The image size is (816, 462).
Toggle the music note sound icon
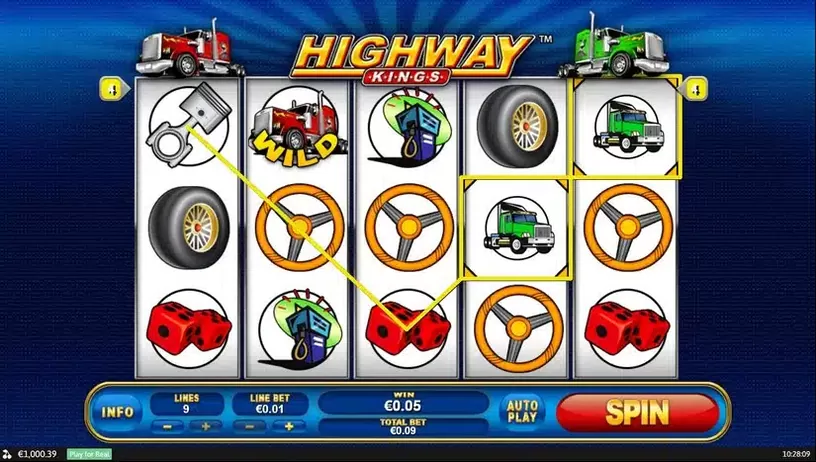[x=8, y=454]
